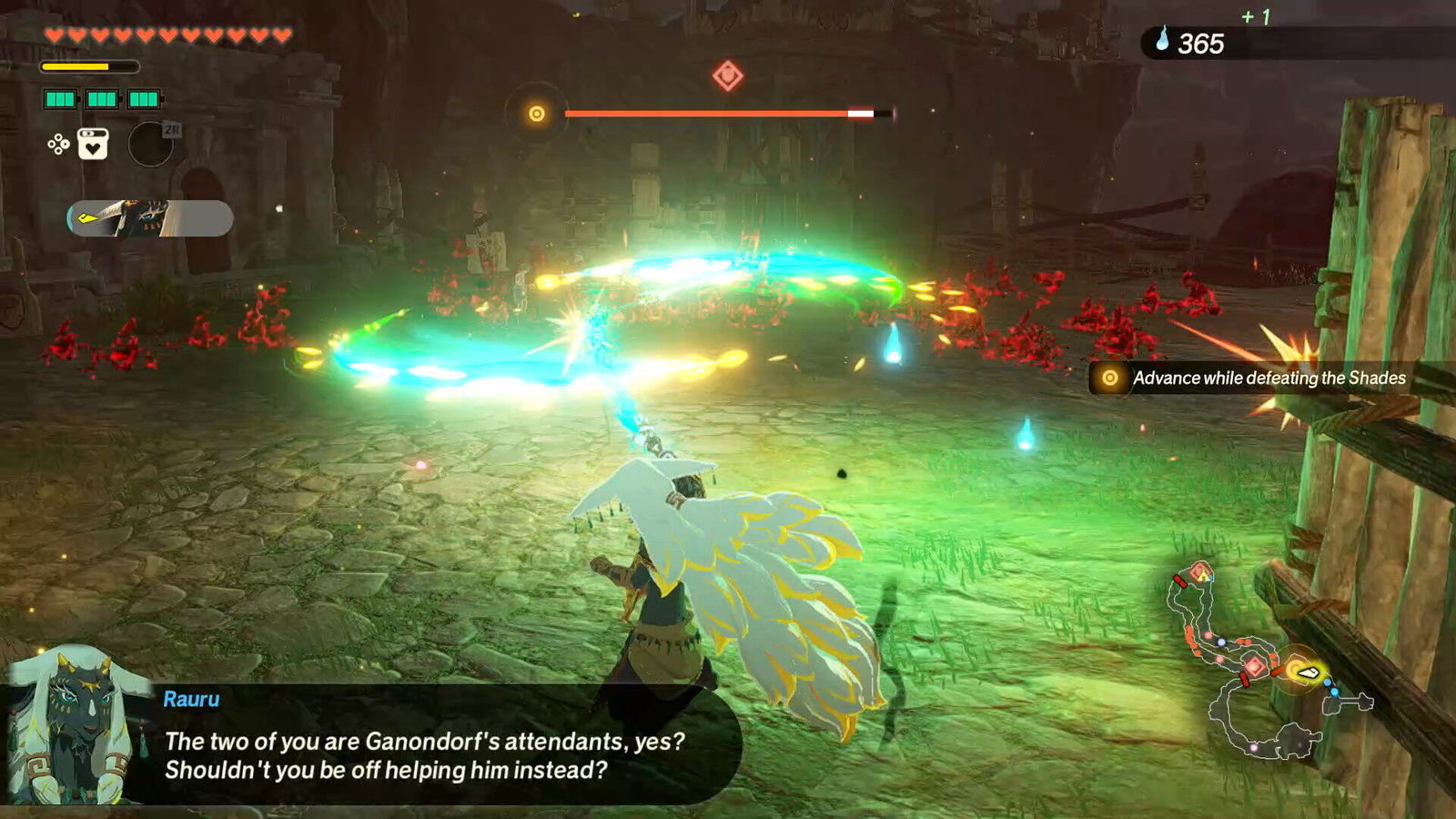This screenshot has height=819, width=1456.
Task: Click a red boss diamond marker on the minimap
Action: [1254, 666]
